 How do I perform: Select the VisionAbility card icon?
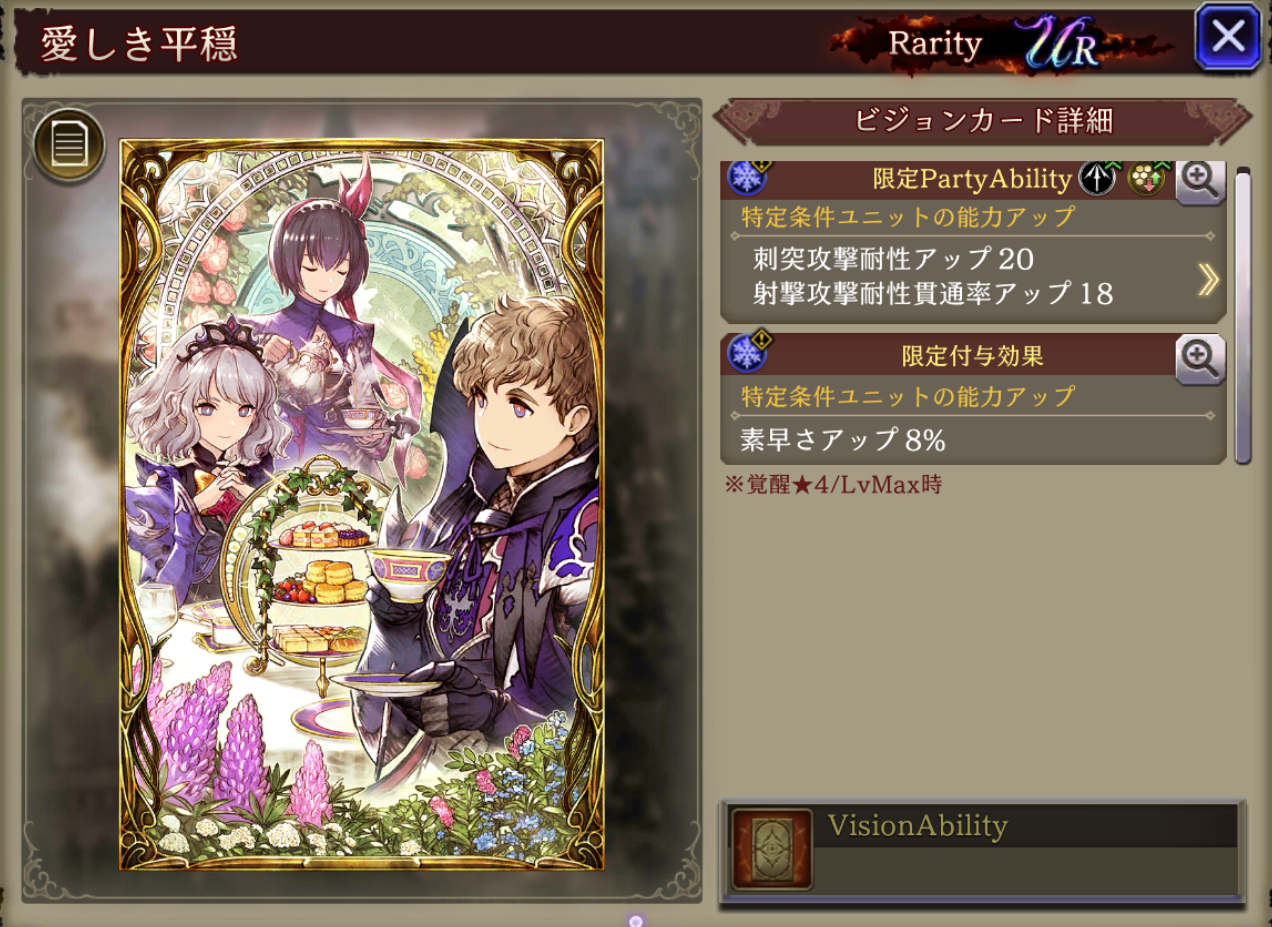click(x=771, y=849)
